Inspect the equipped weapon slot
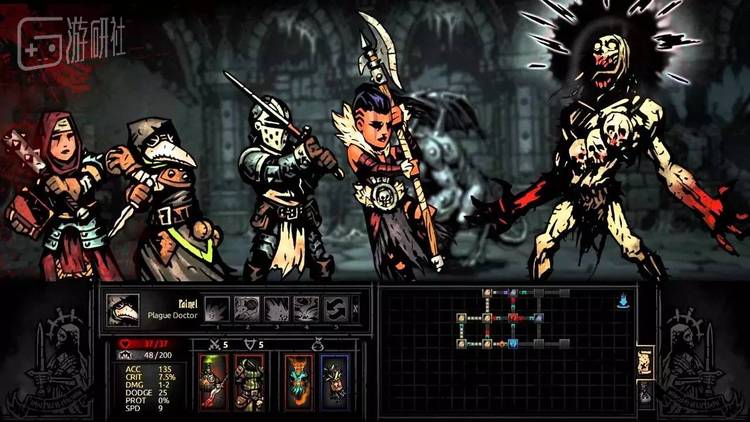This screenshot has width=750, height=422. 214,382
